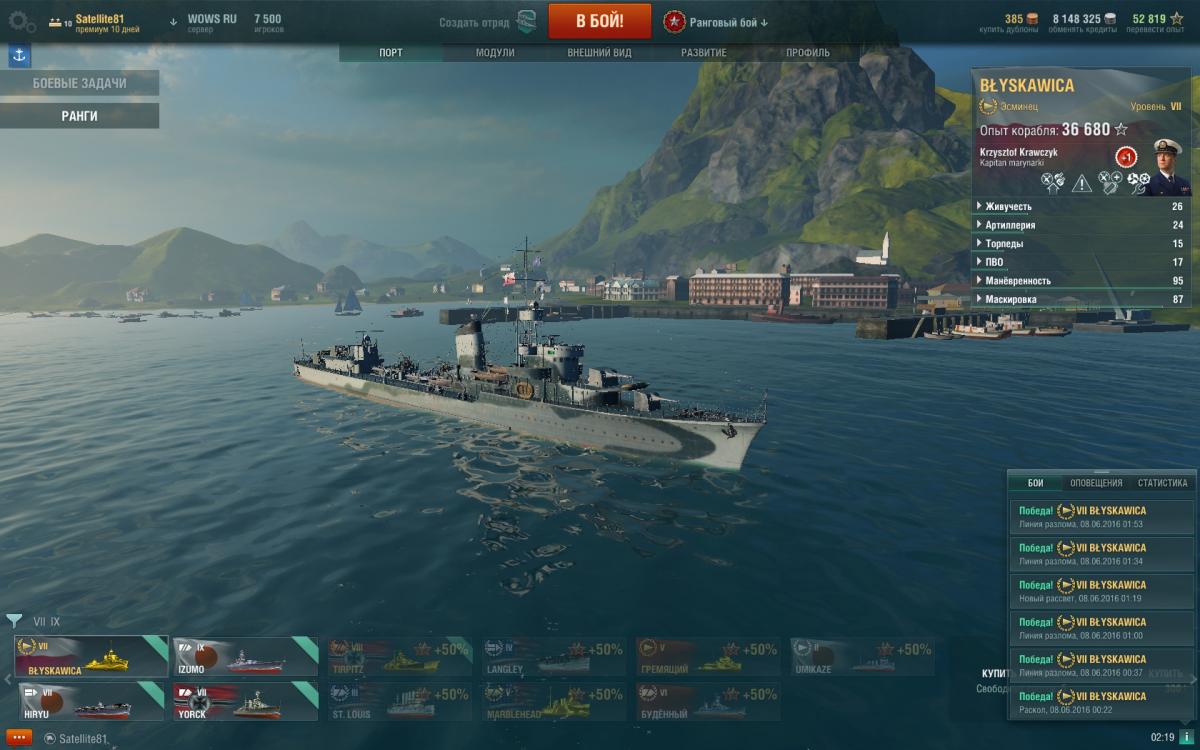Image resolution: width=1200 pixels, height=750 pixels.
Task: Open the ship carousel filter funnel
Action: 14,621
